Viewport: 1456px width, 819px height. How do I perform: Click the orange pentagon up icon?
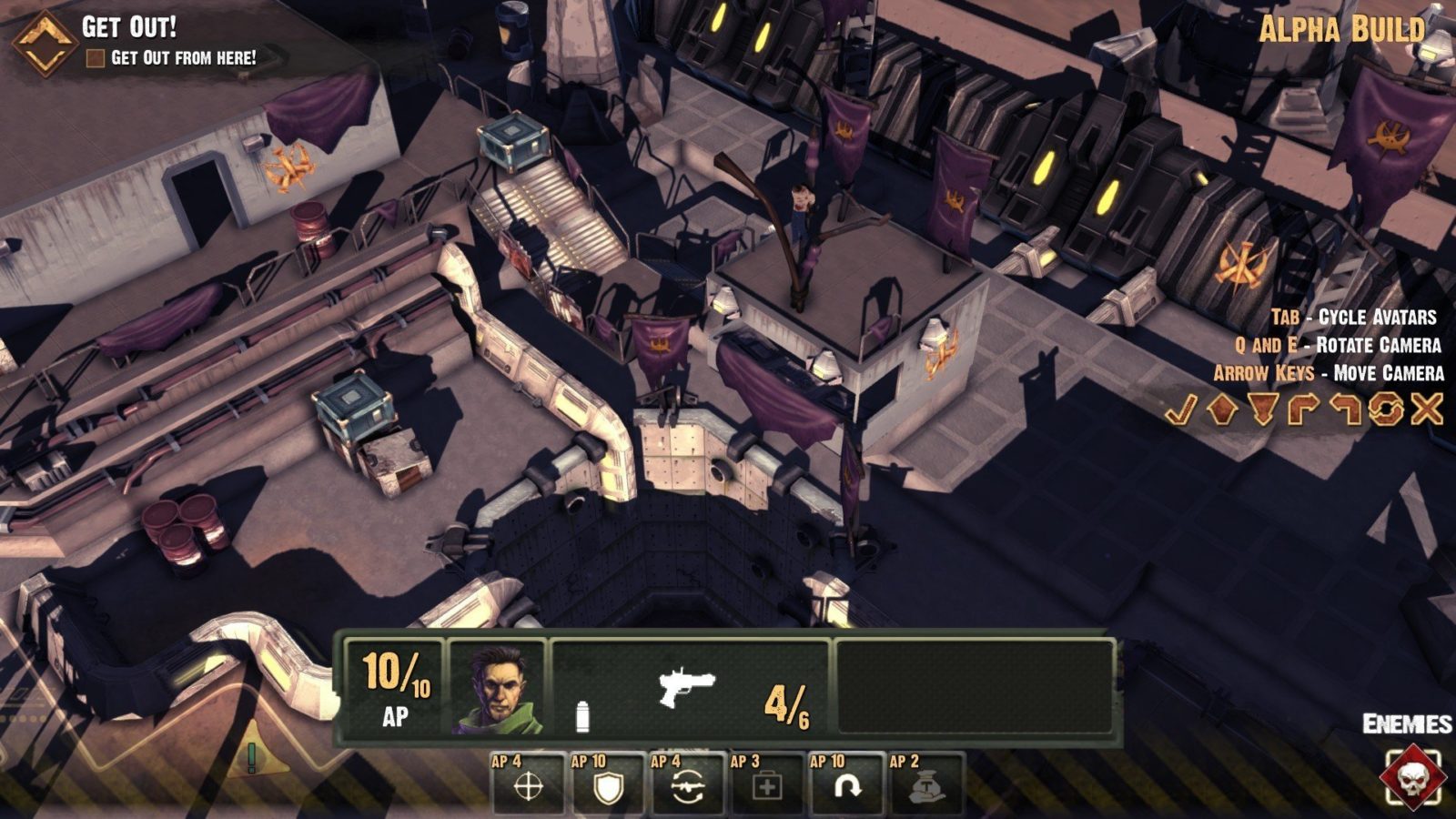tap(1221, 410)
